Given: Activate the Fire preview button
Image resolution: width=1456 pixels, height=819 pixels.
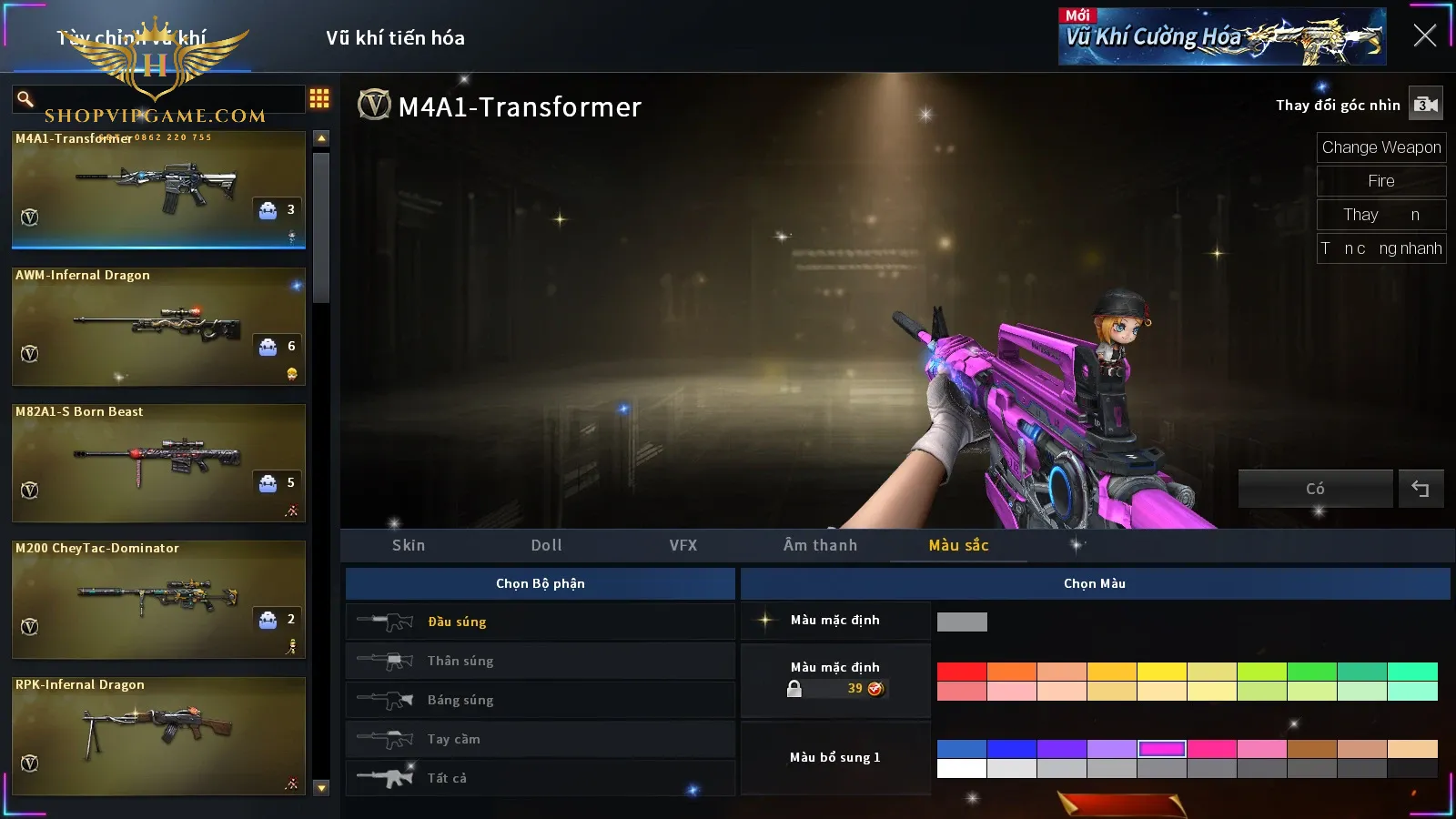Looking at the screenshot, I should pos(1380,181).
